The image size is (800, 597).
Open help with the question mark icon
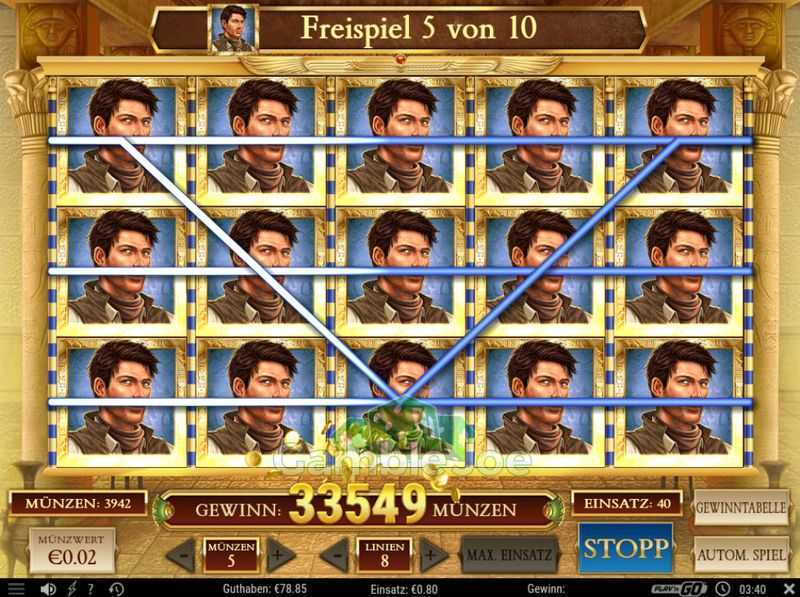click(89, 589)
